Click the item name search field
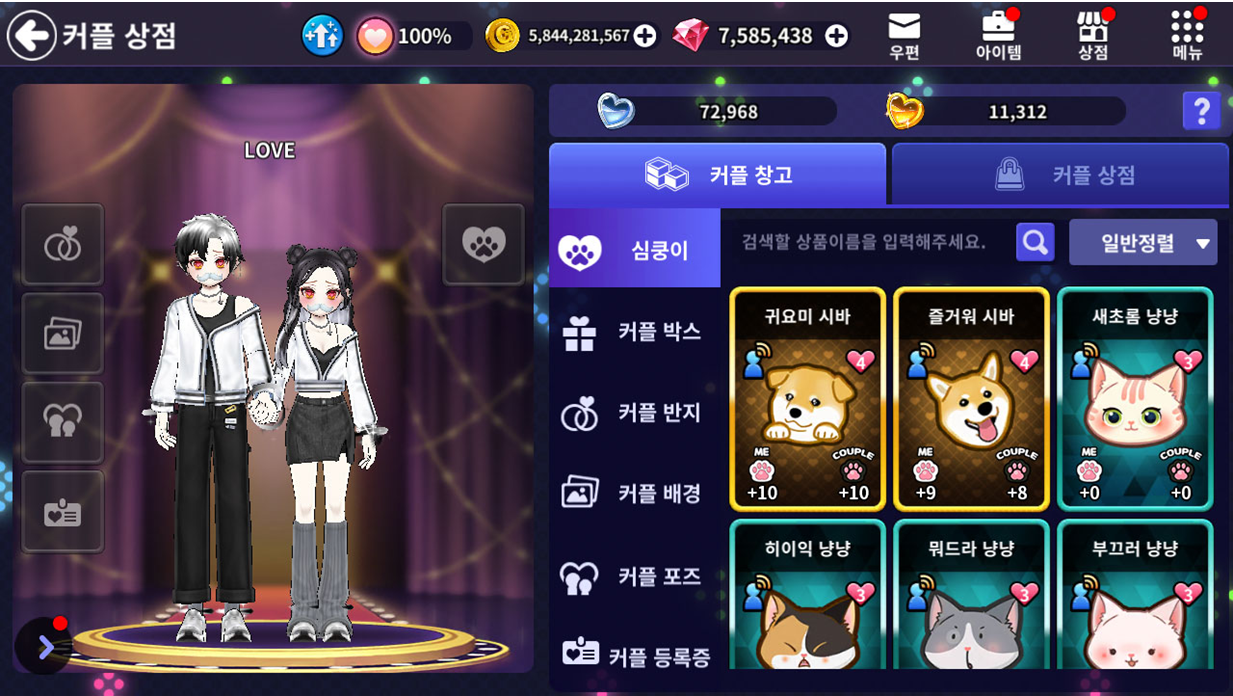Image resolution: width=1233 pixels, height=696 pixels. pyautogui.click(x=864, y=242)
